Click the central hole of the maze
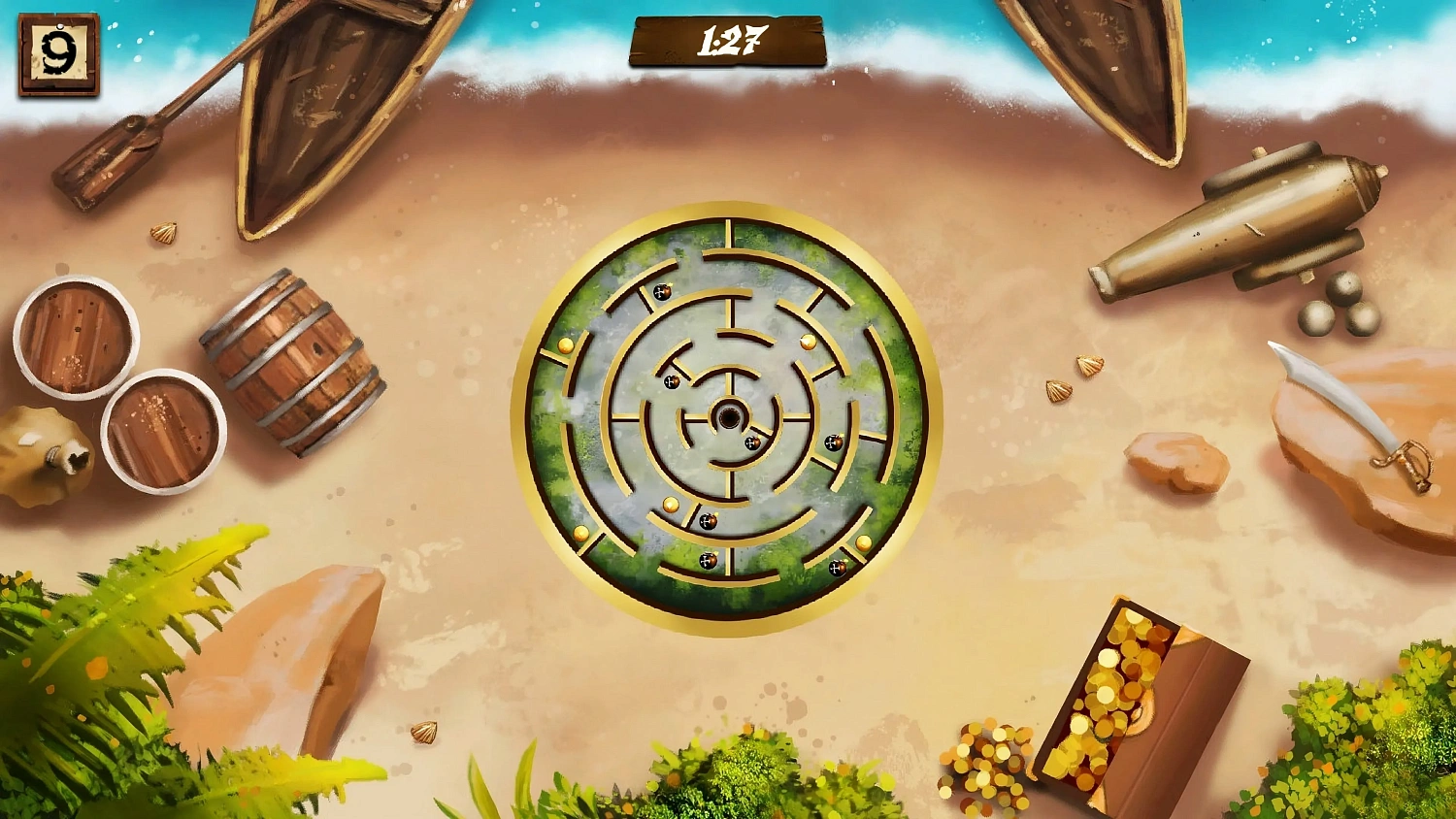Viewport: 1456px width, 819px height. pyautogui.click(x=729, y=417)
